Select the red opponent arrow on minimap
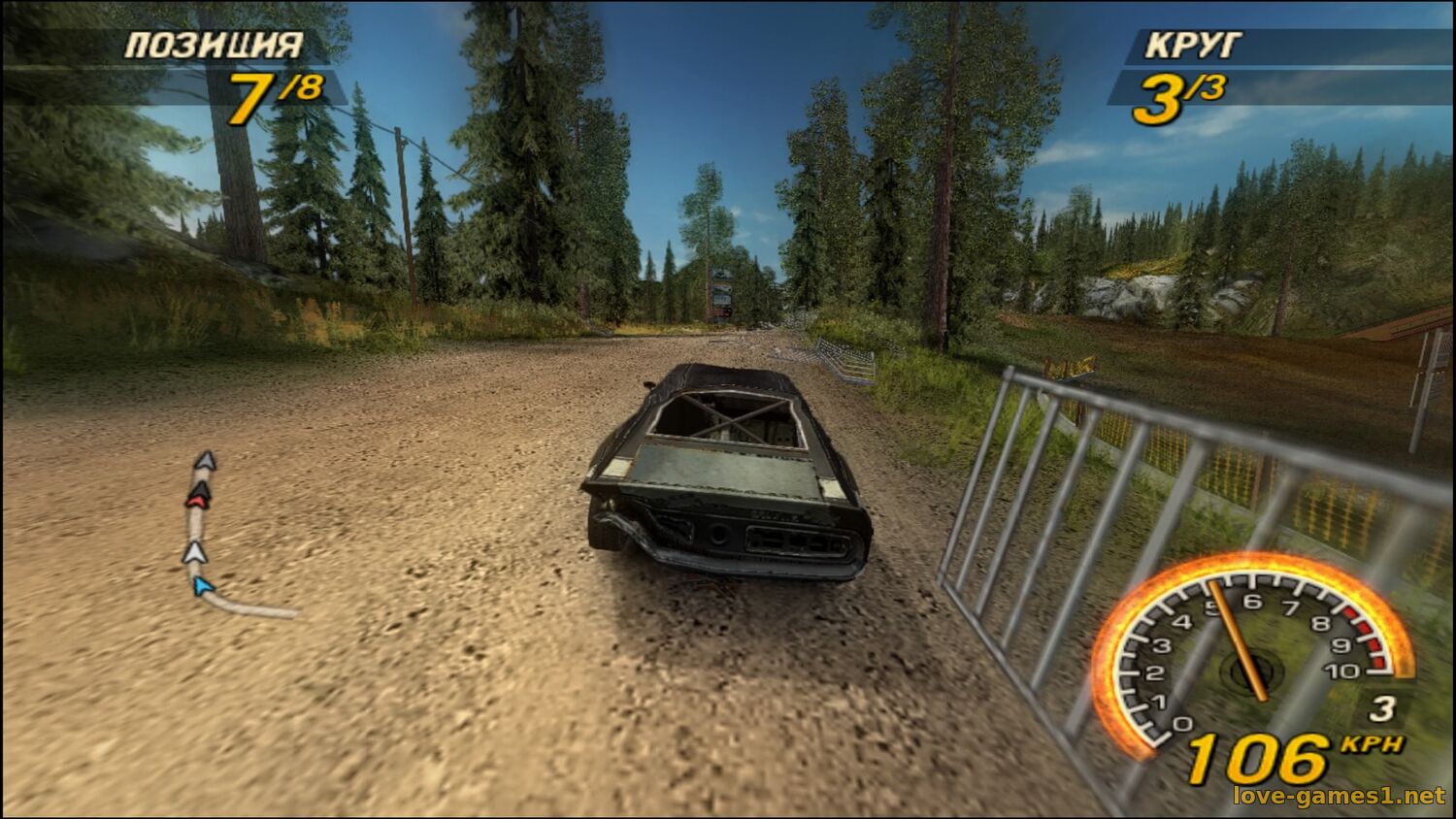The width and height of the screenshot is (1456, 819). [x=198, y=499]
